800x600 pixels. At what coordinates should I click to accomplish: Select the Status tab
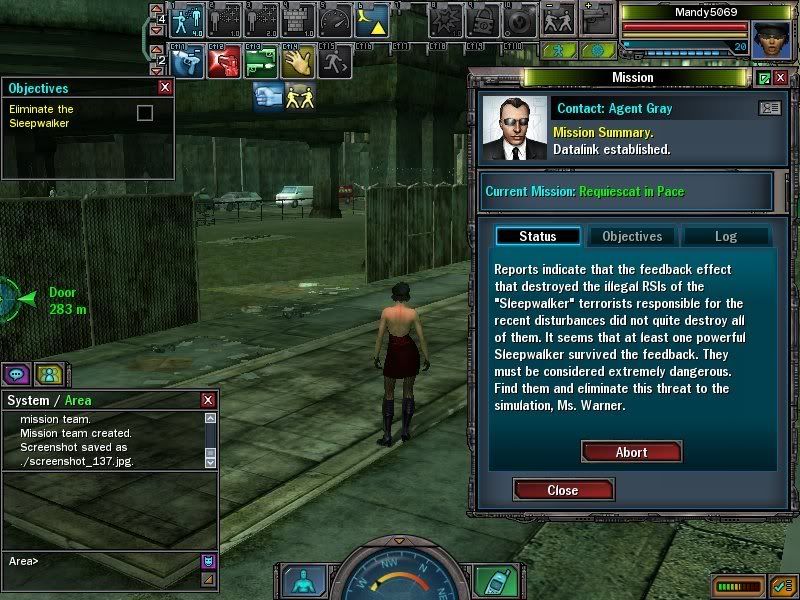pyautogui.click(x=538, y=237)
